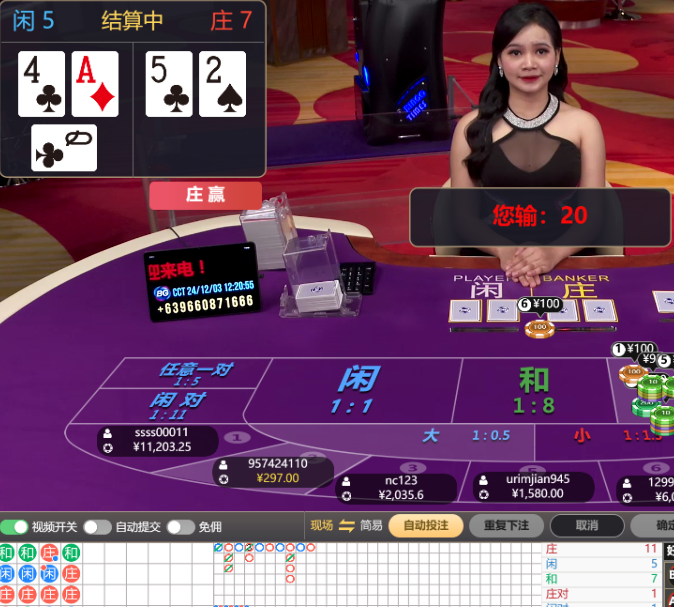The image size is (674, 607).
Task: Place a bet on 和 (Tie) 1:8
Action: (534, 390)
